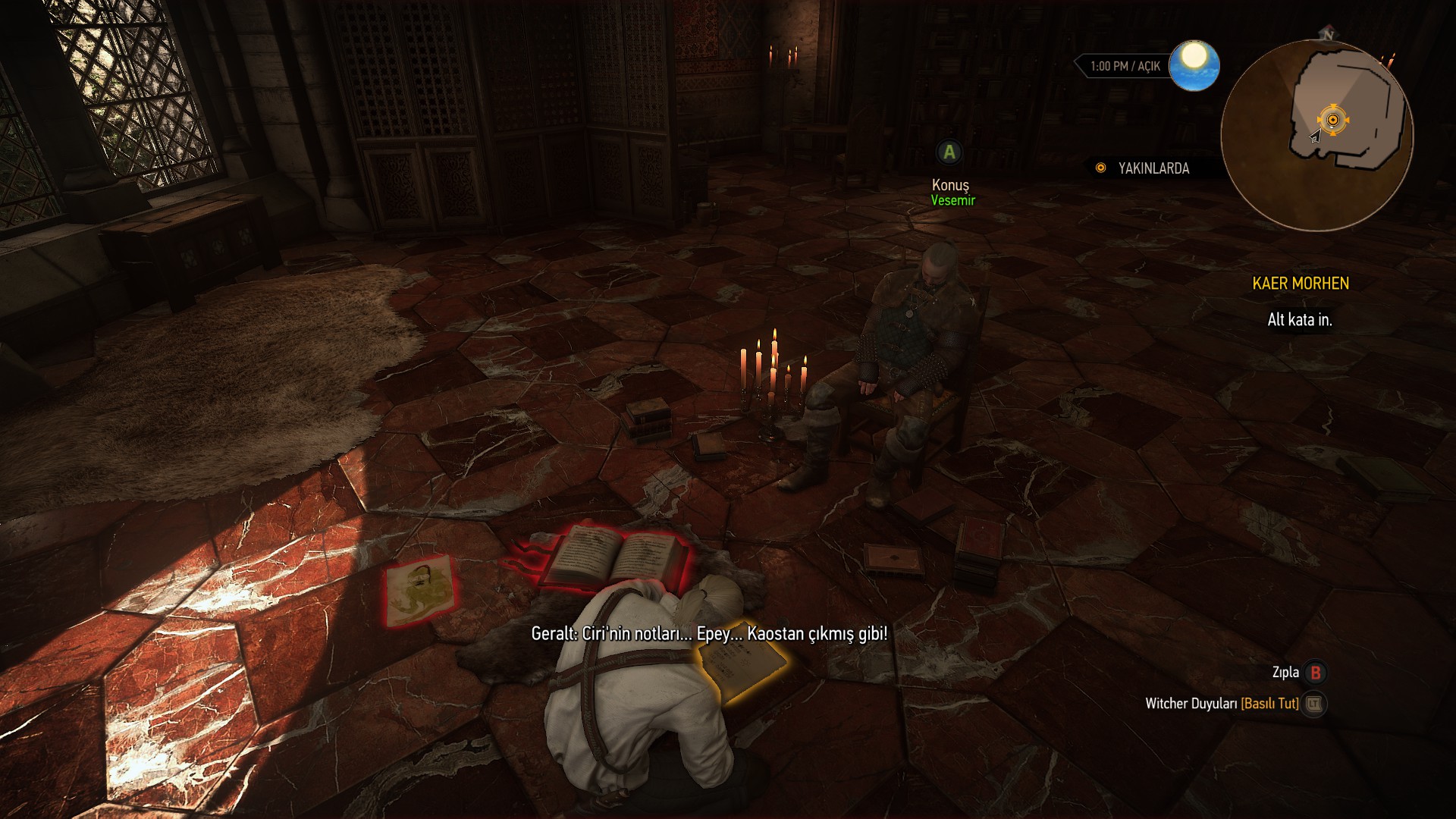Click the Kaer Morhen quest tracker title
The image size is (1456, 819).
pos(1300,284)
